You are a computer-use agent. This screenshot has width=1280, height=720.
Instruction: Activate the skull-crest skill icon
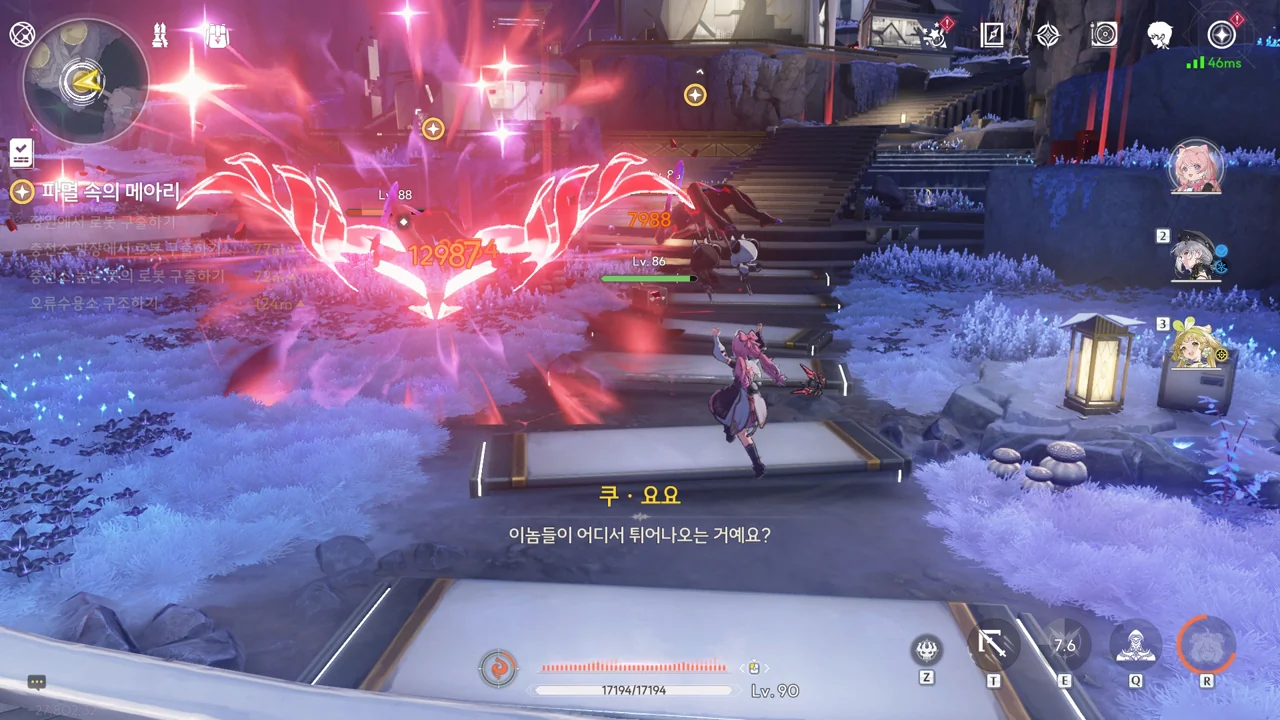927,650
